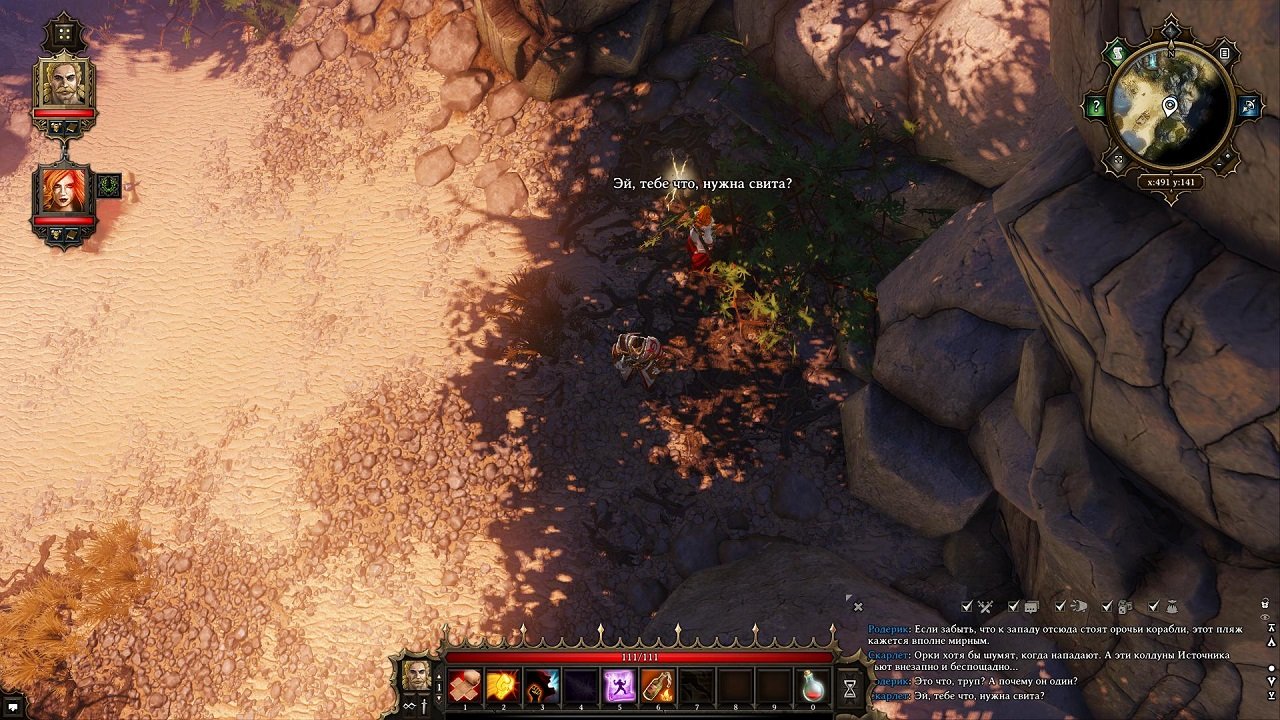Select the healing potion in slot 0

pos(814,686)
